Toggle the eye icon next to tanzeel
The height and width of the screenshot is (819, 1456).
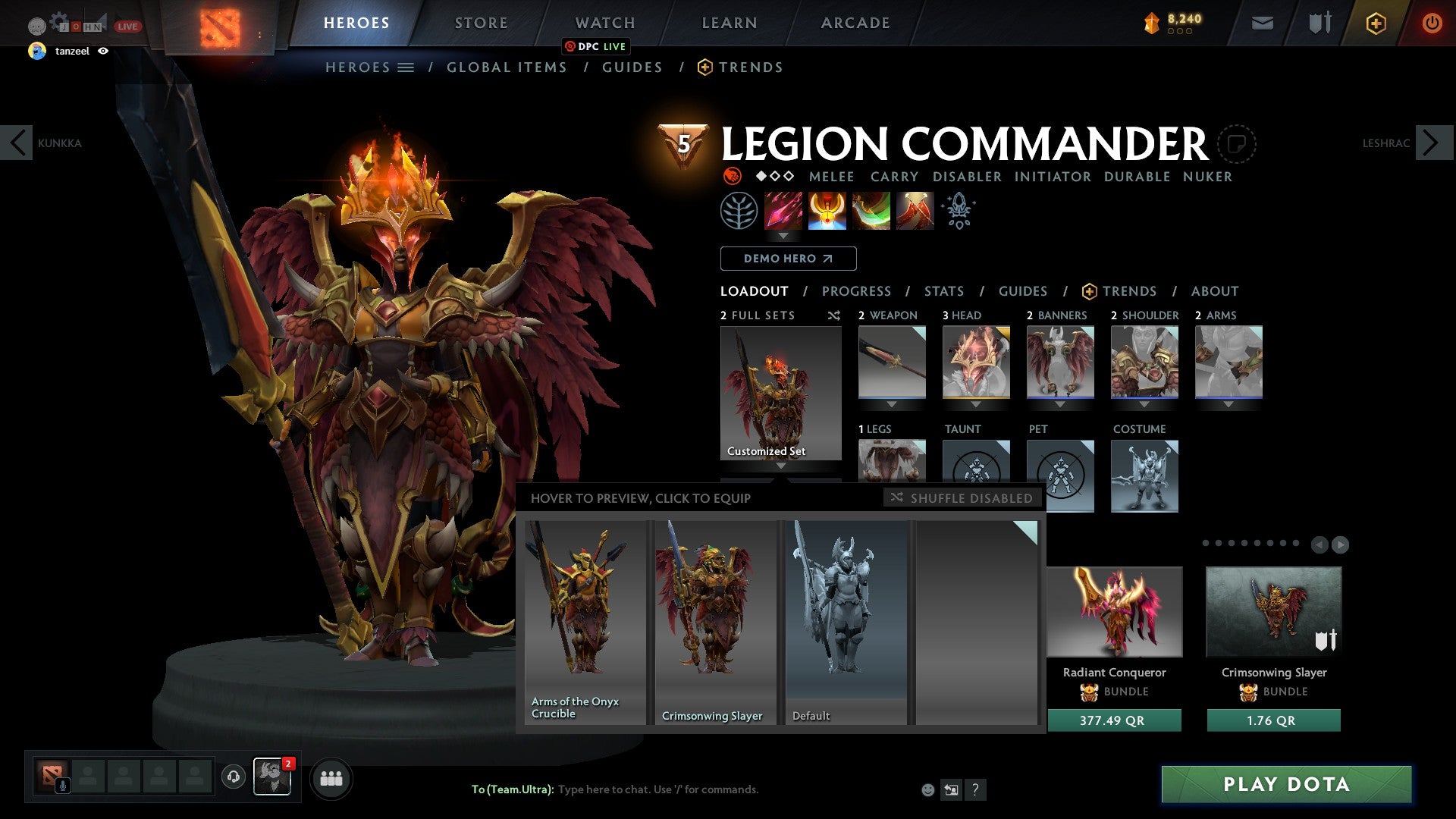pyautogui.click(x=103, y=52)
